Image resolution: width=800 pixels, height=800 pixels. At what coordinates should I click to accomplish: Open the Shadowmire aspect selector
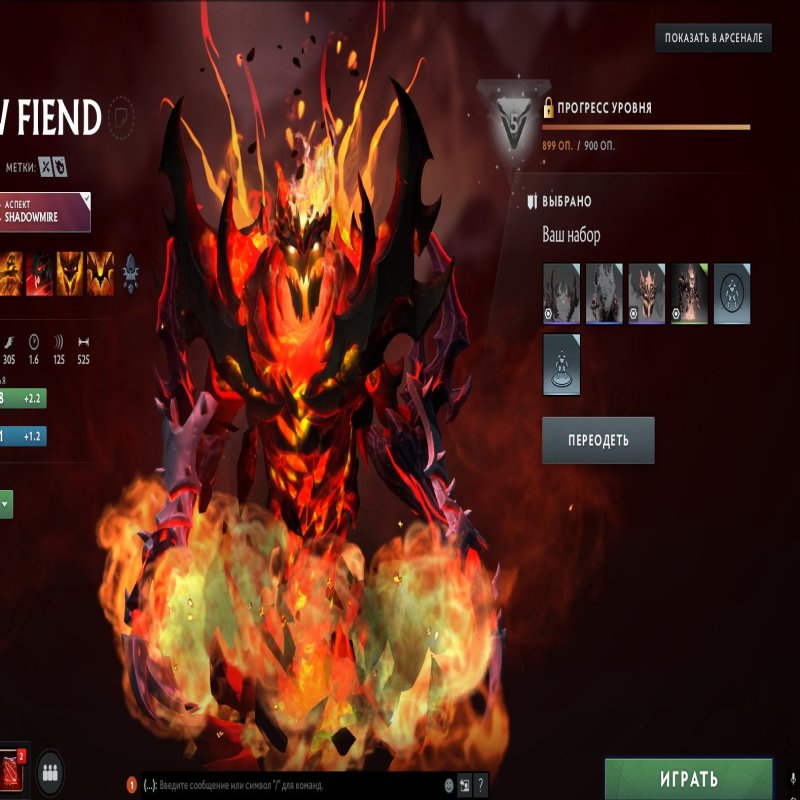pos(46,211)
